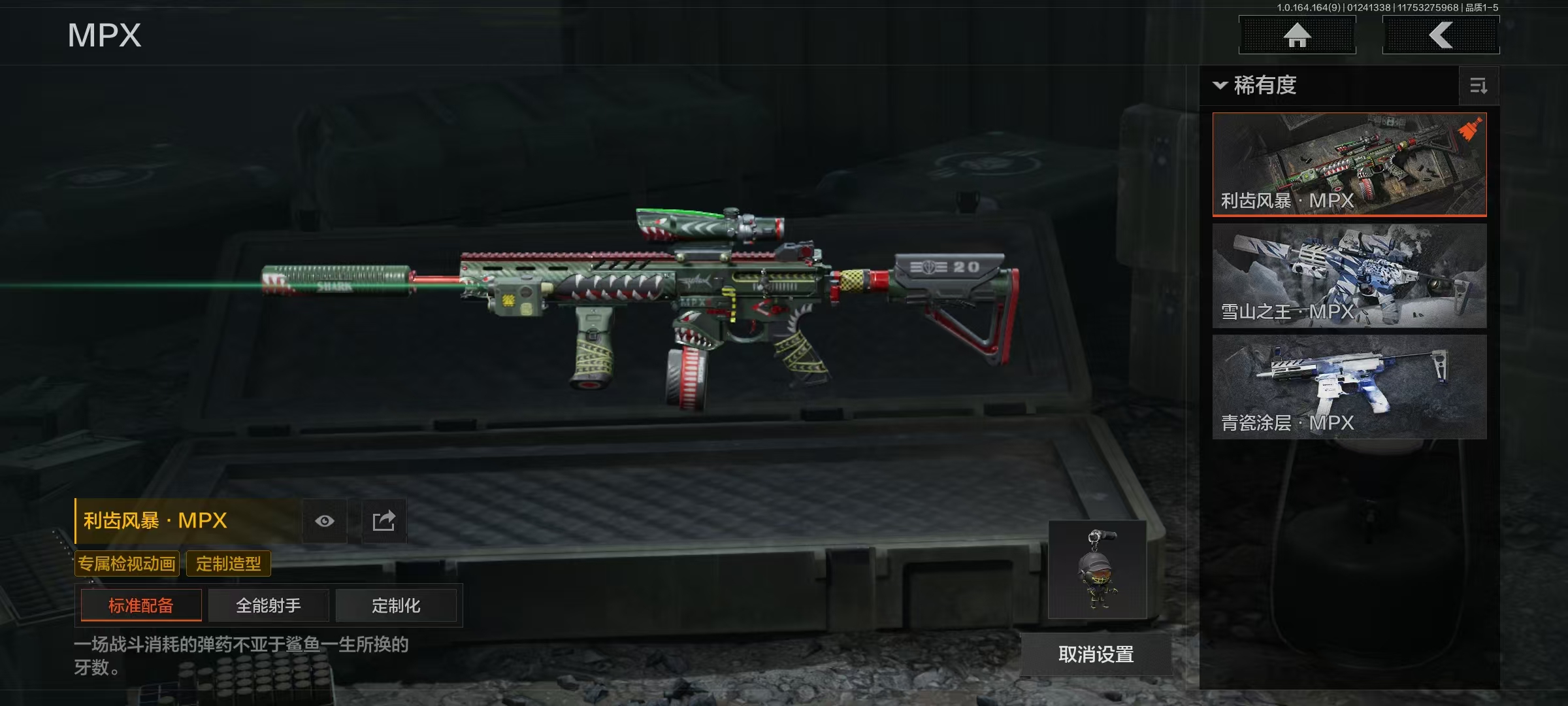Click the 定制造型 tag
Image resolution: width=1568 pixels, height=706 pixels.
pyautogui.click(x=228, y=563)
